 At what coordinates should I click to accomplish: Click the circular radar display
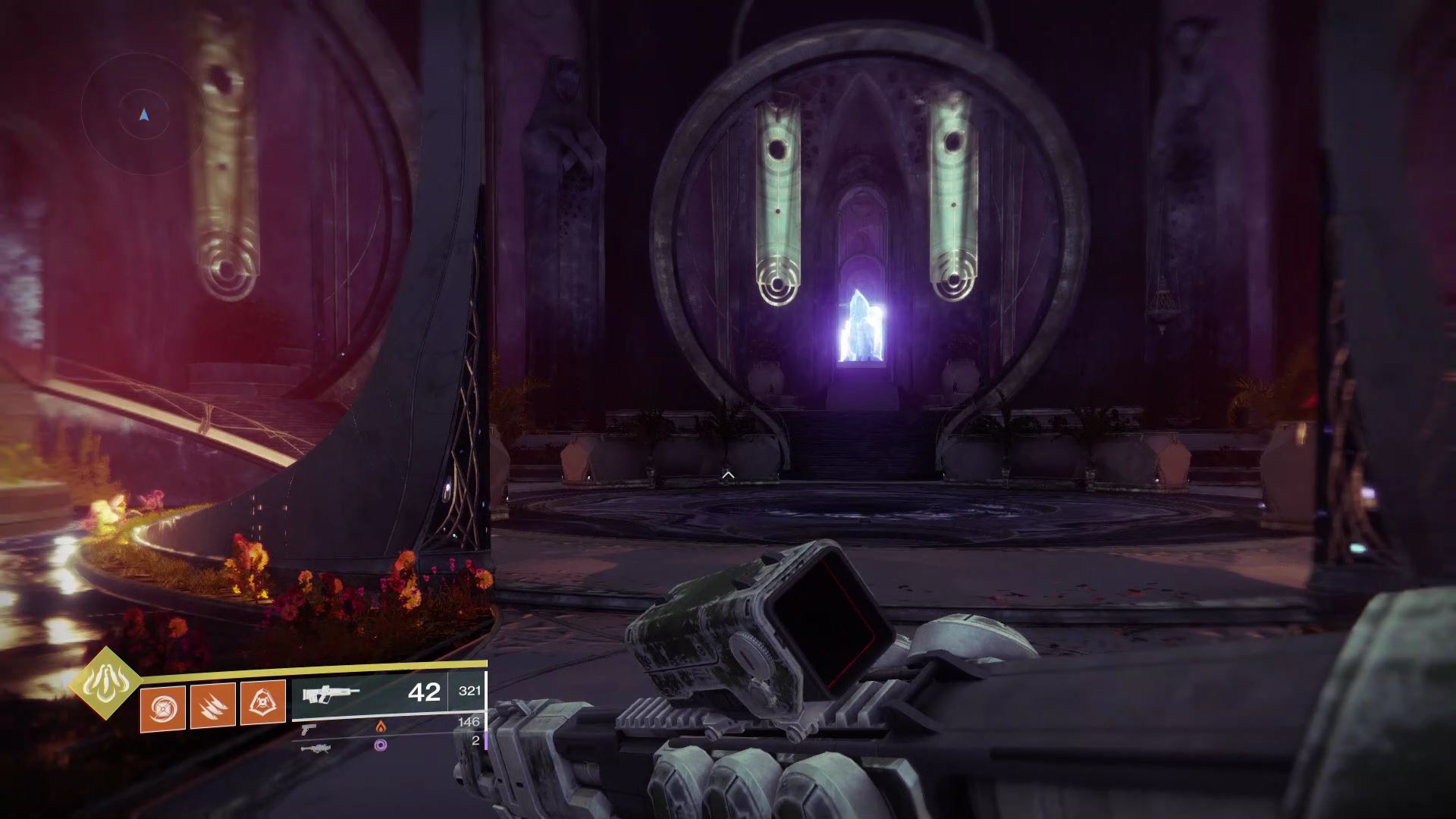pos(144,115)
